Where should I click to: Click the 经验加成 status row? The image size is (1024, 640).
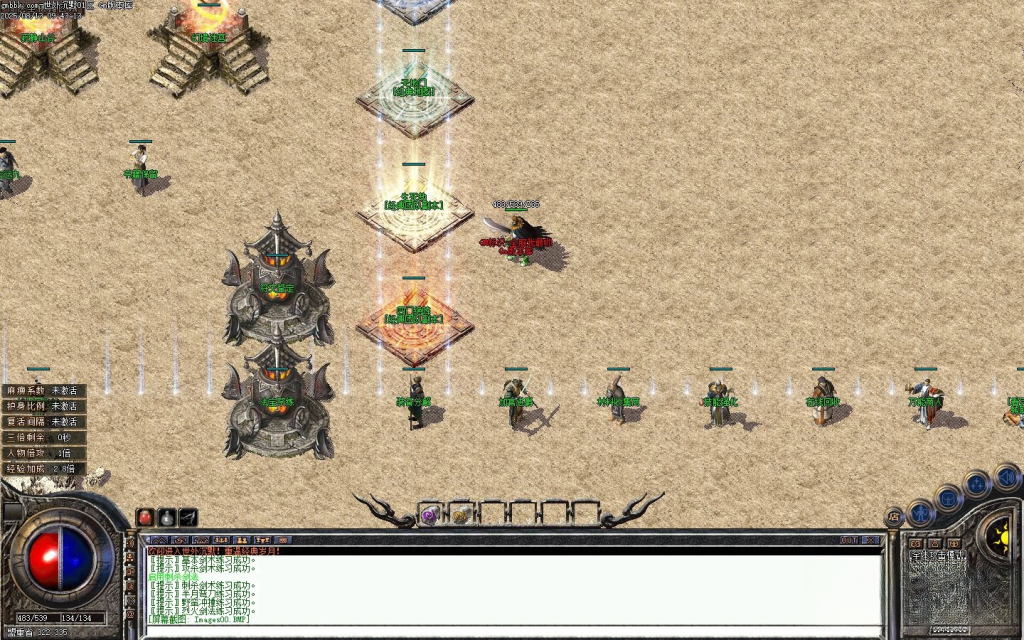[x=43, y=468]
